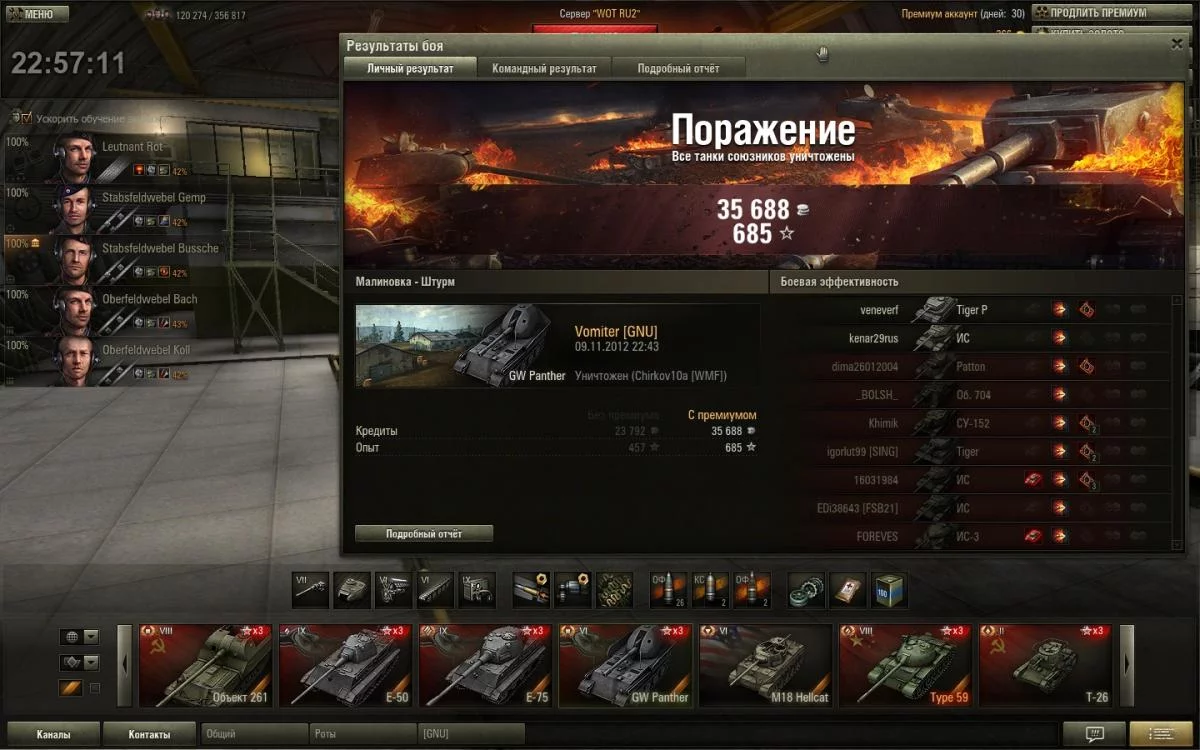Viewport: 1200px width, 750px height.
Task: Pick the M18 Hellcat tank
Action: (x=765, y=665)
